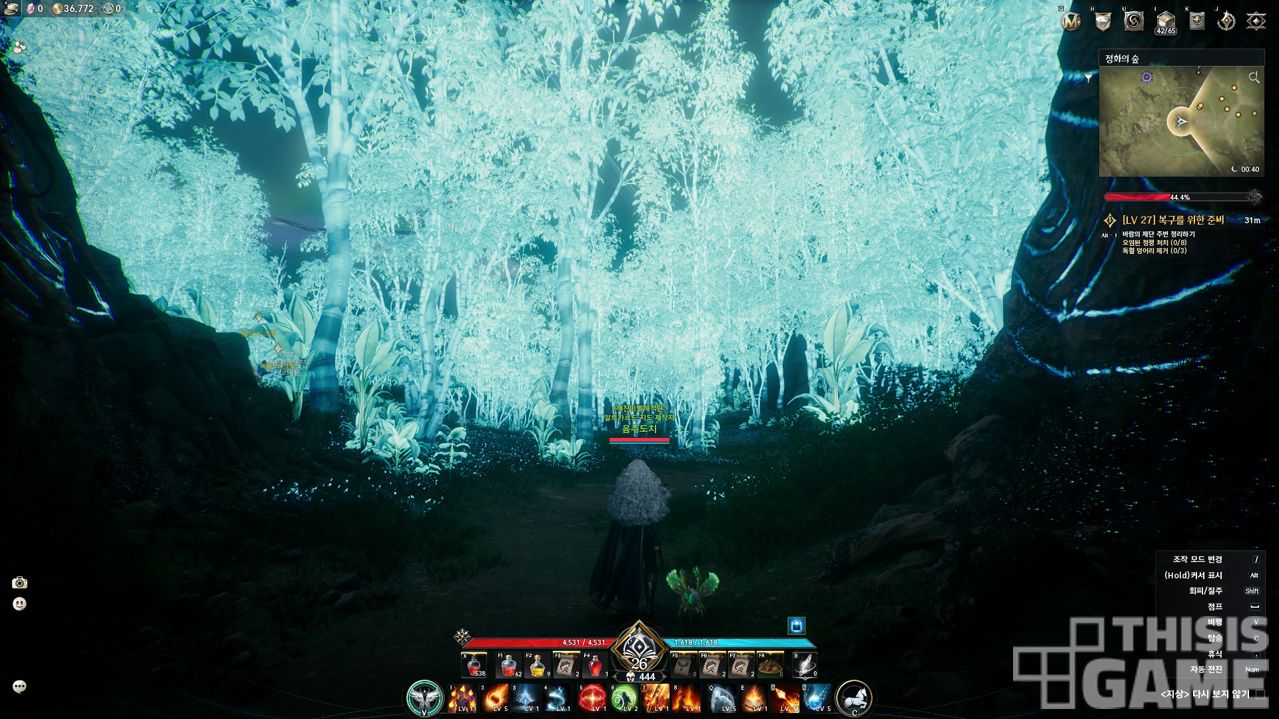Summon the white horse mount
Screen dimensions: 1279x719
point(853,697)
